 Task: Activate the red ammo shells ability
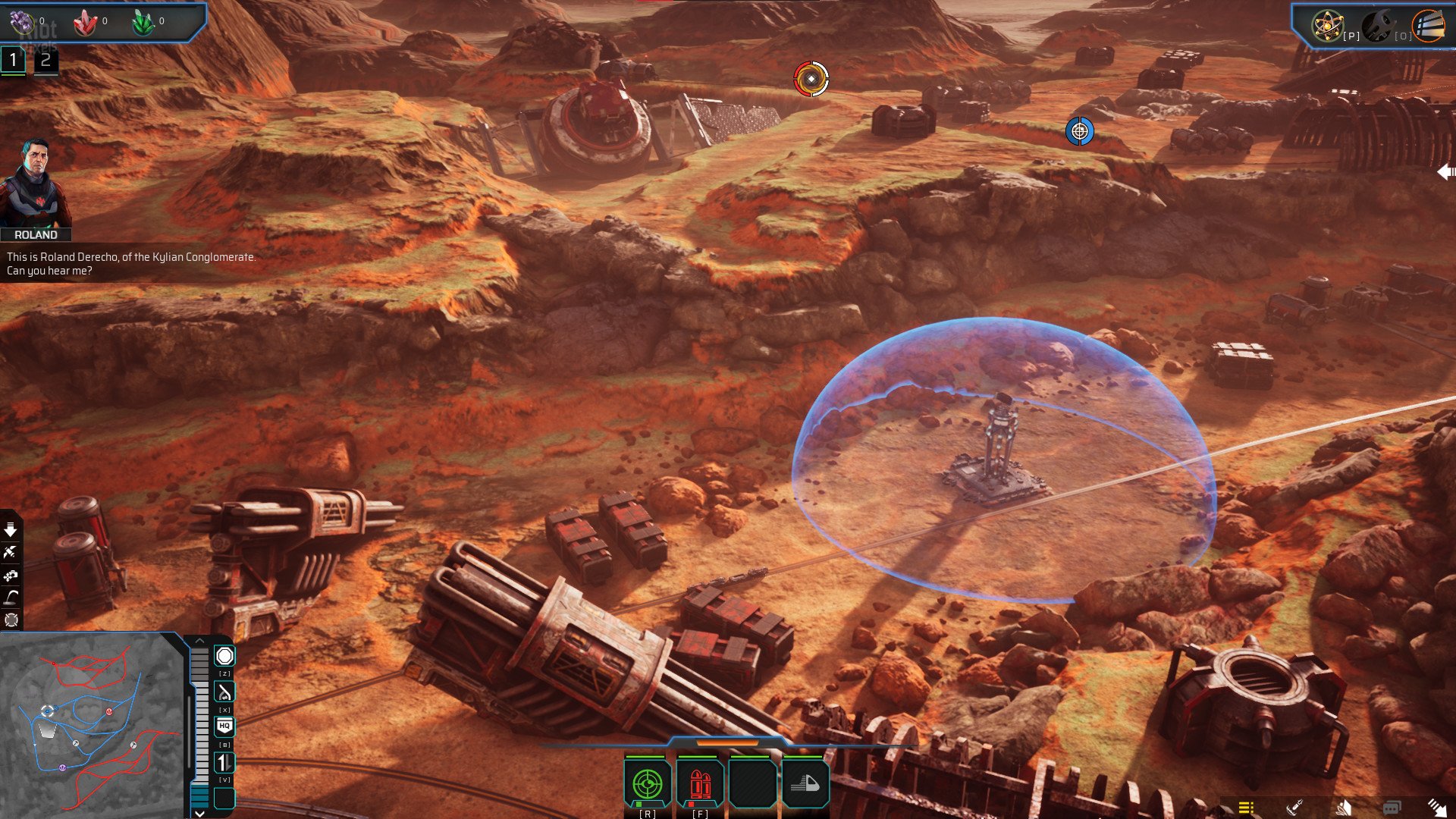point(700,784)
